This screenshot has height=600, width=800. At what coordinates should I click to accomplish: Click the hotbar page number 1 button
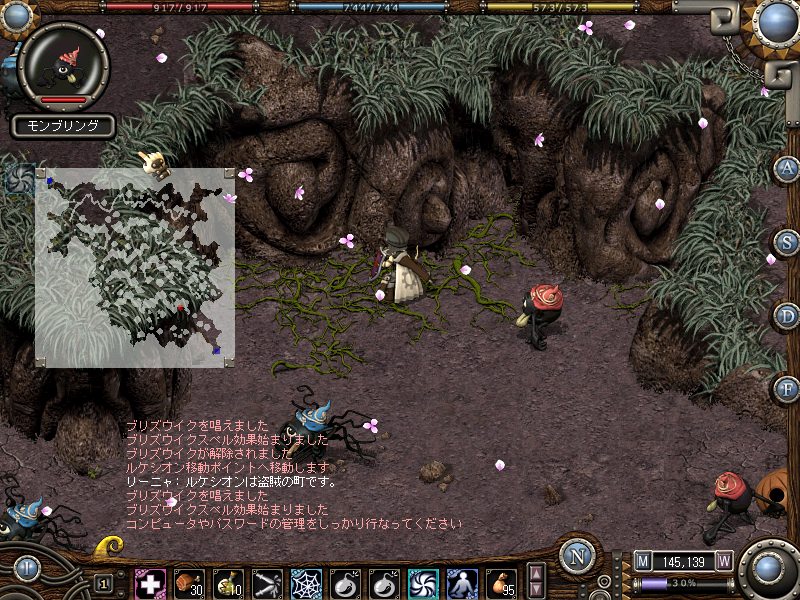coord(104,583)
